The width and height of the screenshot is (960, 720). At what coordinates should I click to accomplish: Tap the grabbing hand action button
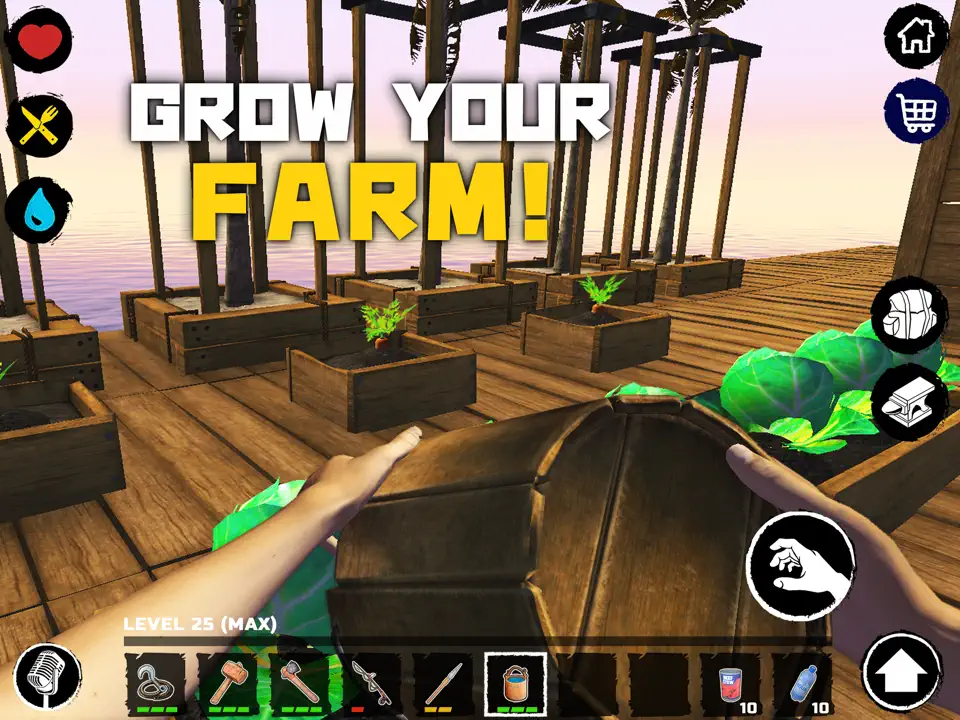coord(800,566)
